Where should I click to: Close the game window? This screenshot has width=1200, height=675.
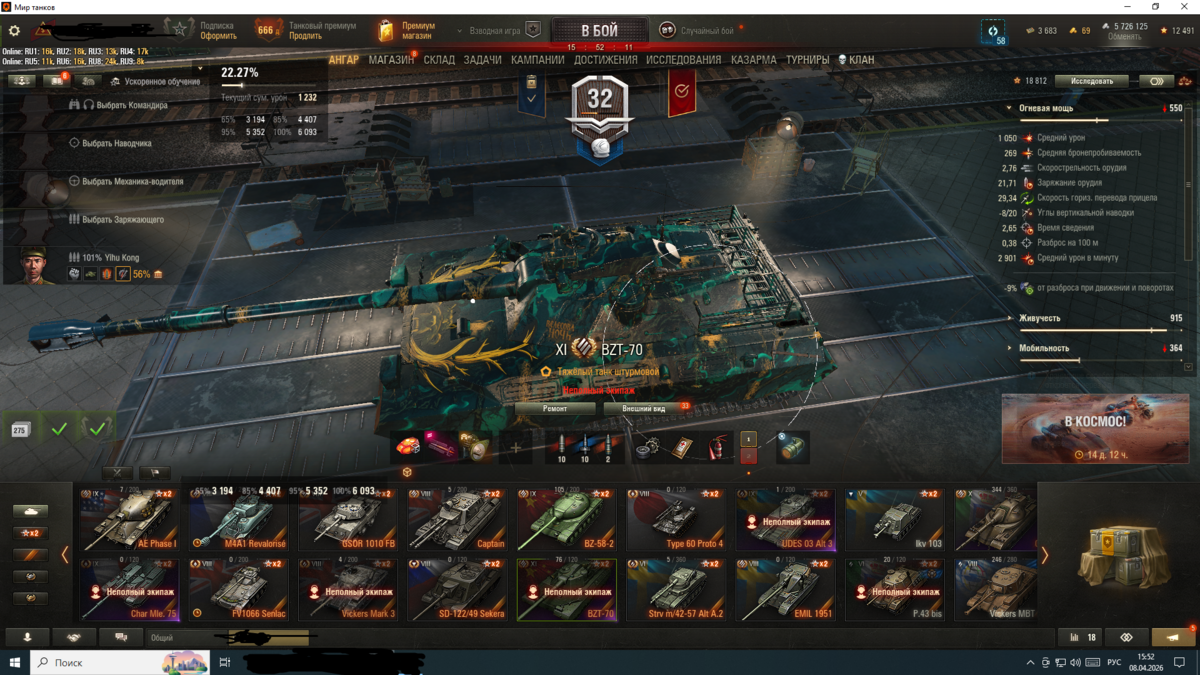(1185, 7)
